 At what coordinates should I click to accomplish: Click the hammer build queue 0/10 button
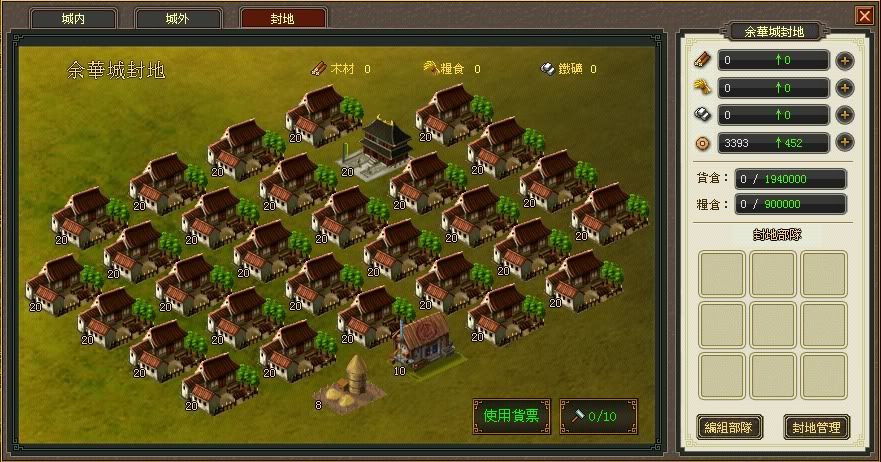[x=599, y=415]
